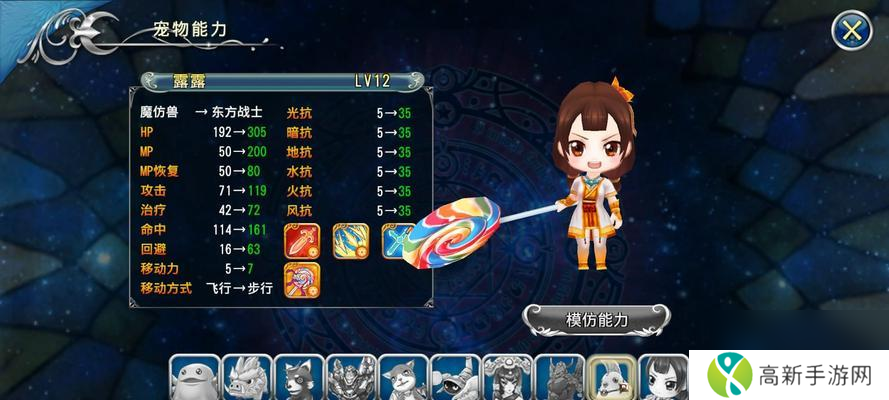Select the red sword skill icon
889x400 pixels.
pyautogui.click(x=302, y=240)
